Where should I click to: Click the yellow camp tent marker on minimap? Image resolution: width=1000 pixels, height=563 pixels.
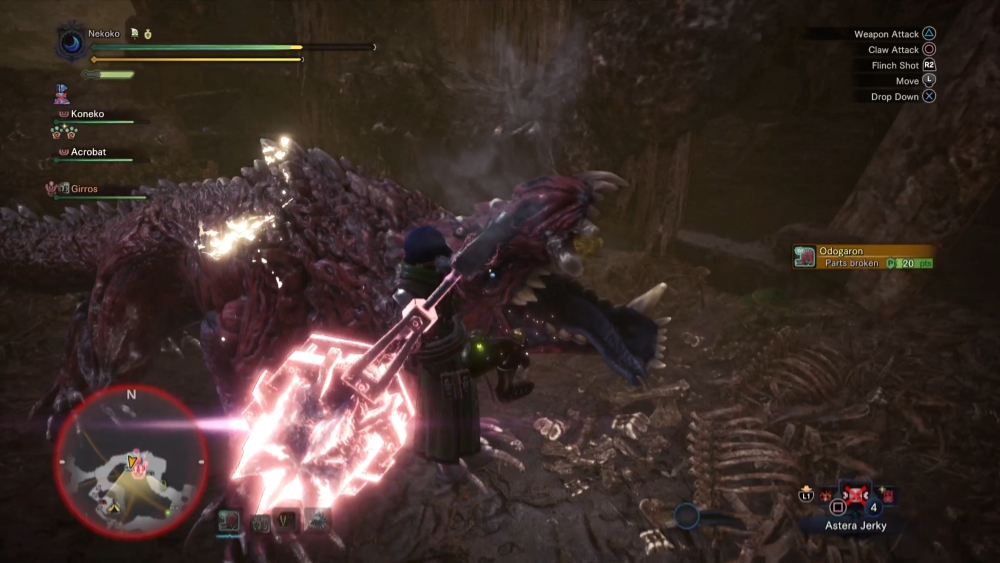click(113, 508)
